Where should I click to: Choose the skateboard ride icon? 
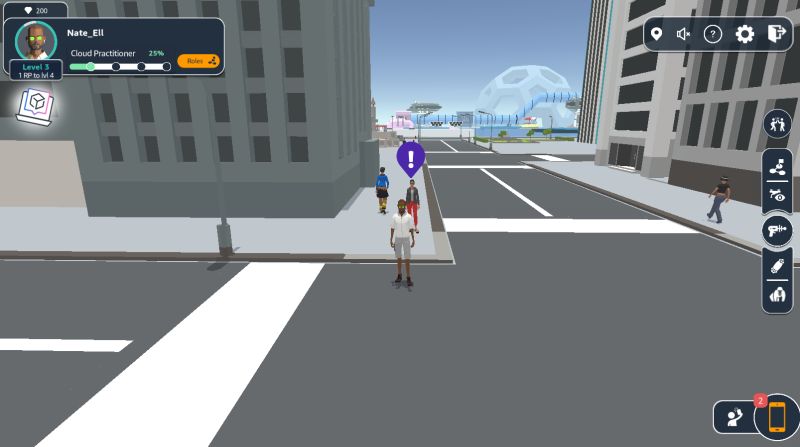(x=777, y=266)
